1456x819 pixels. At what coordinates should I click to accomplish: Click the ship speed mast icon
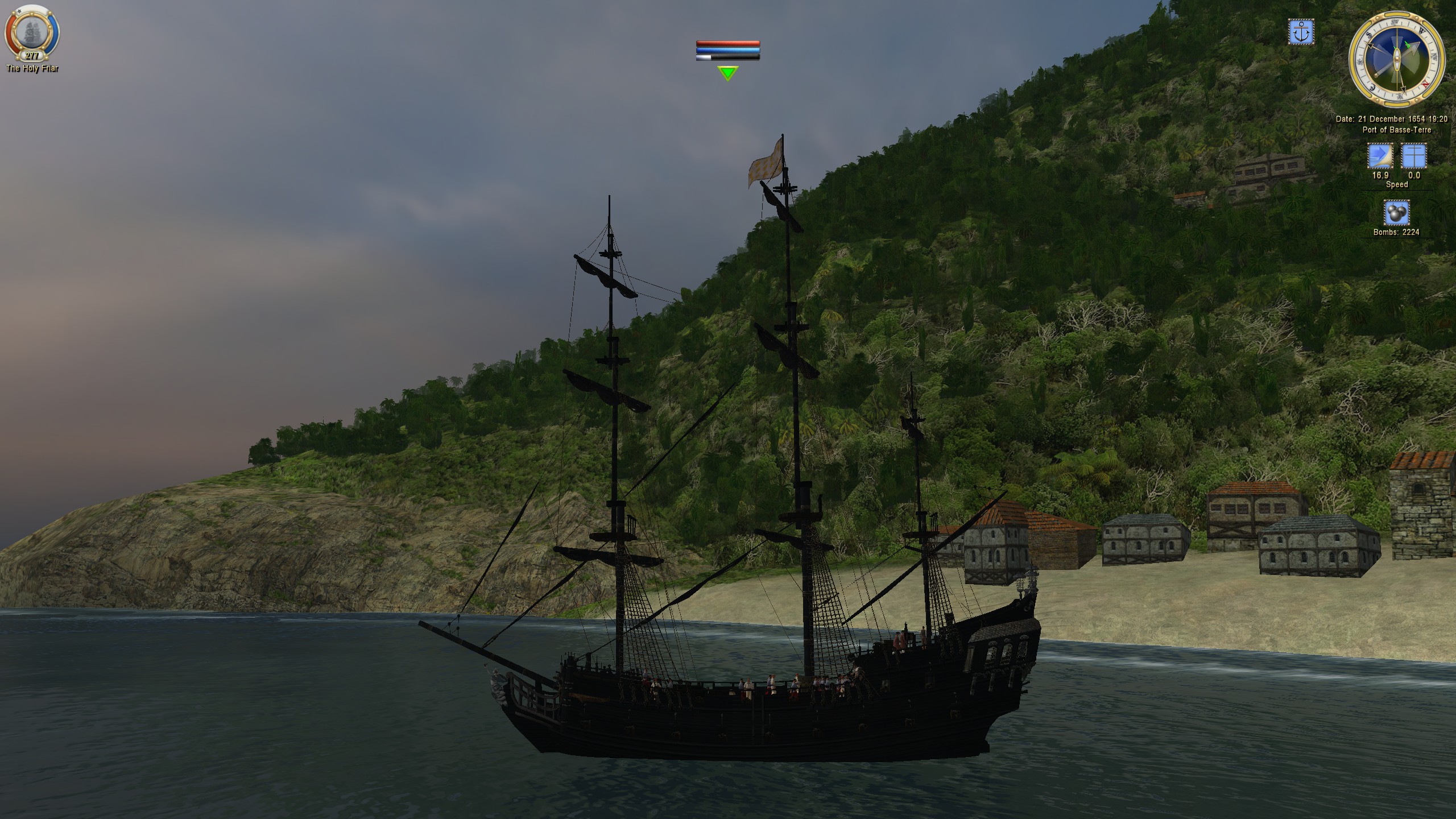1413,155
